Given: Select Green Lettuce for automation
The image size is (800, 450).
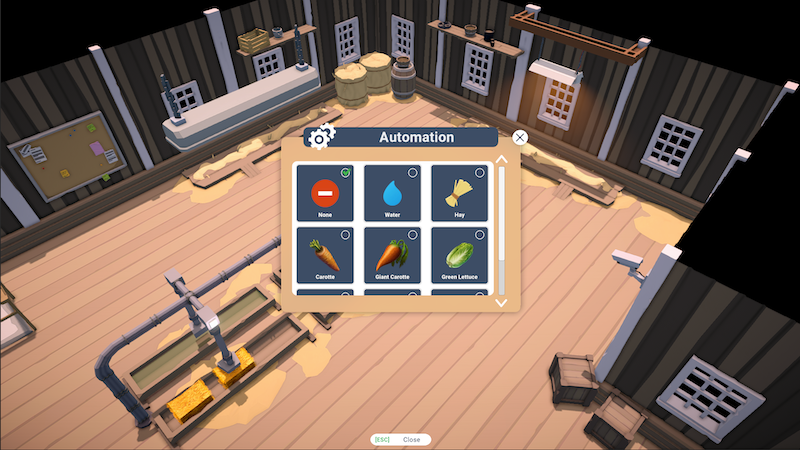Looking at the screenshot, I should [x=460, y=254].
